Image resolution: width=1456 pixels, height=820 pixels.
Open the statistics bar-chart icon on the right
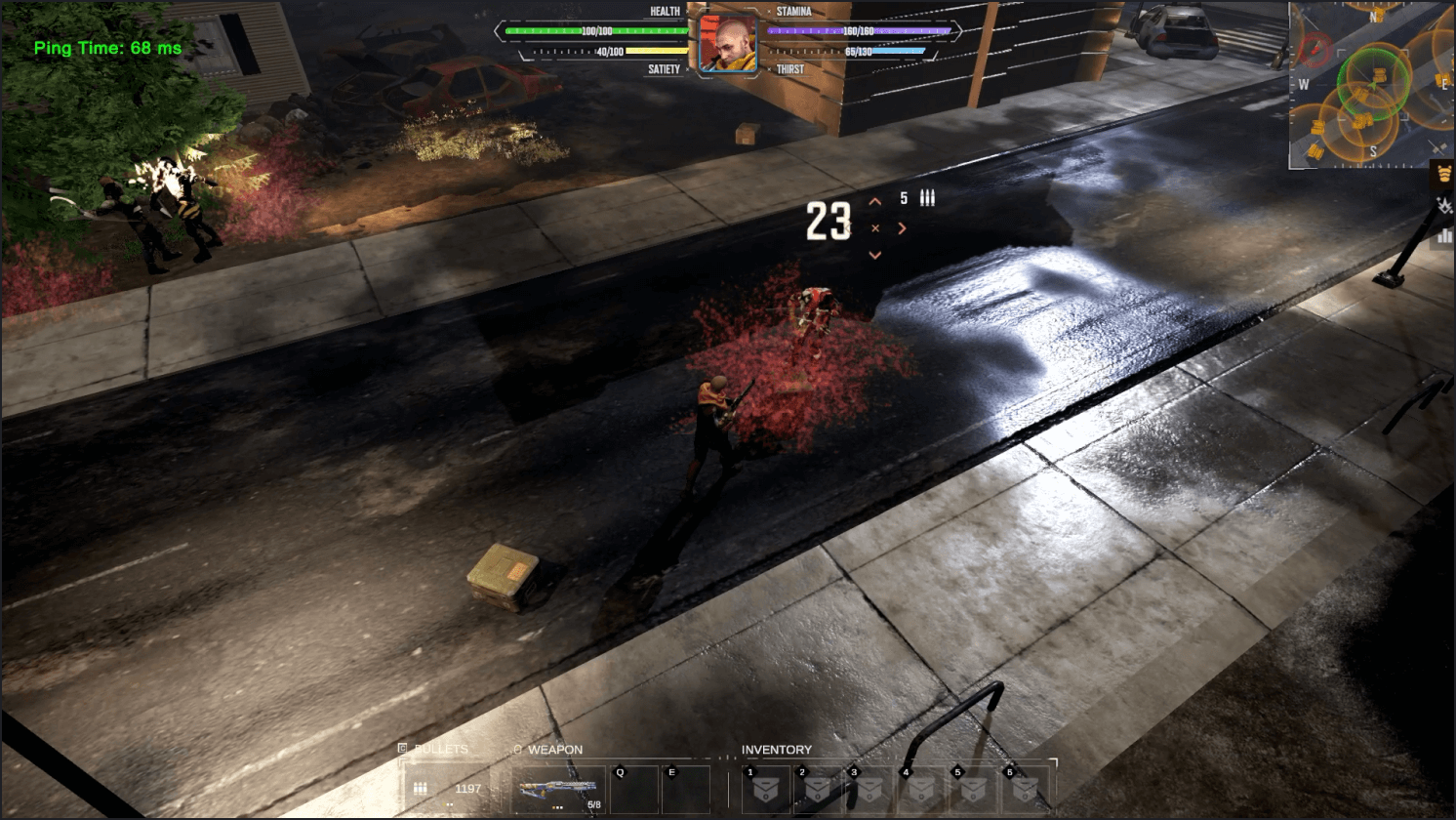tap(1442, 236)
